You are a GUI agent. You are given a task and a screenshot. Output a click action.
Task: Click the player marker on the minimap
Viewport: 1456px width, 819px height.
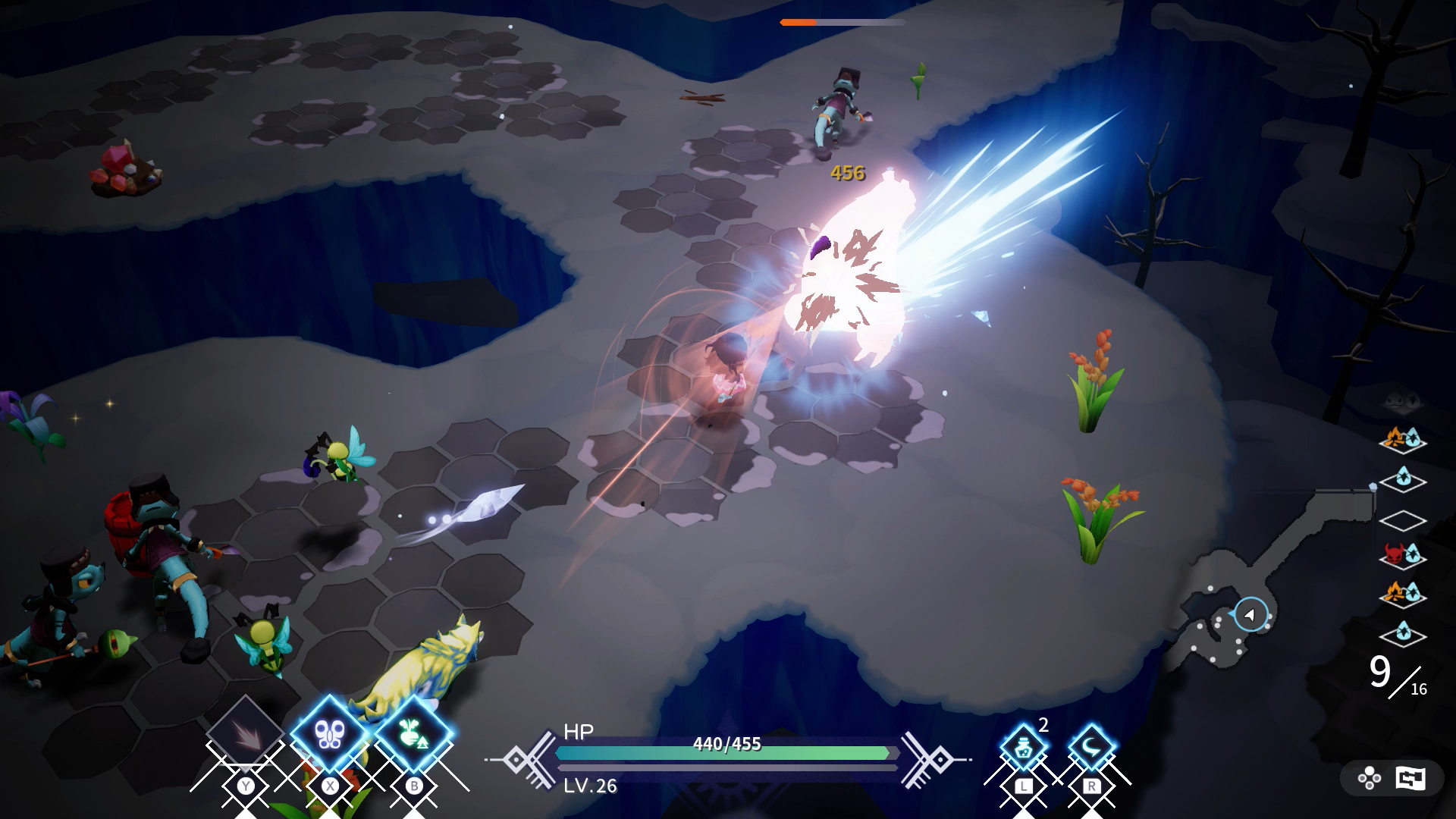(1250, 614)
